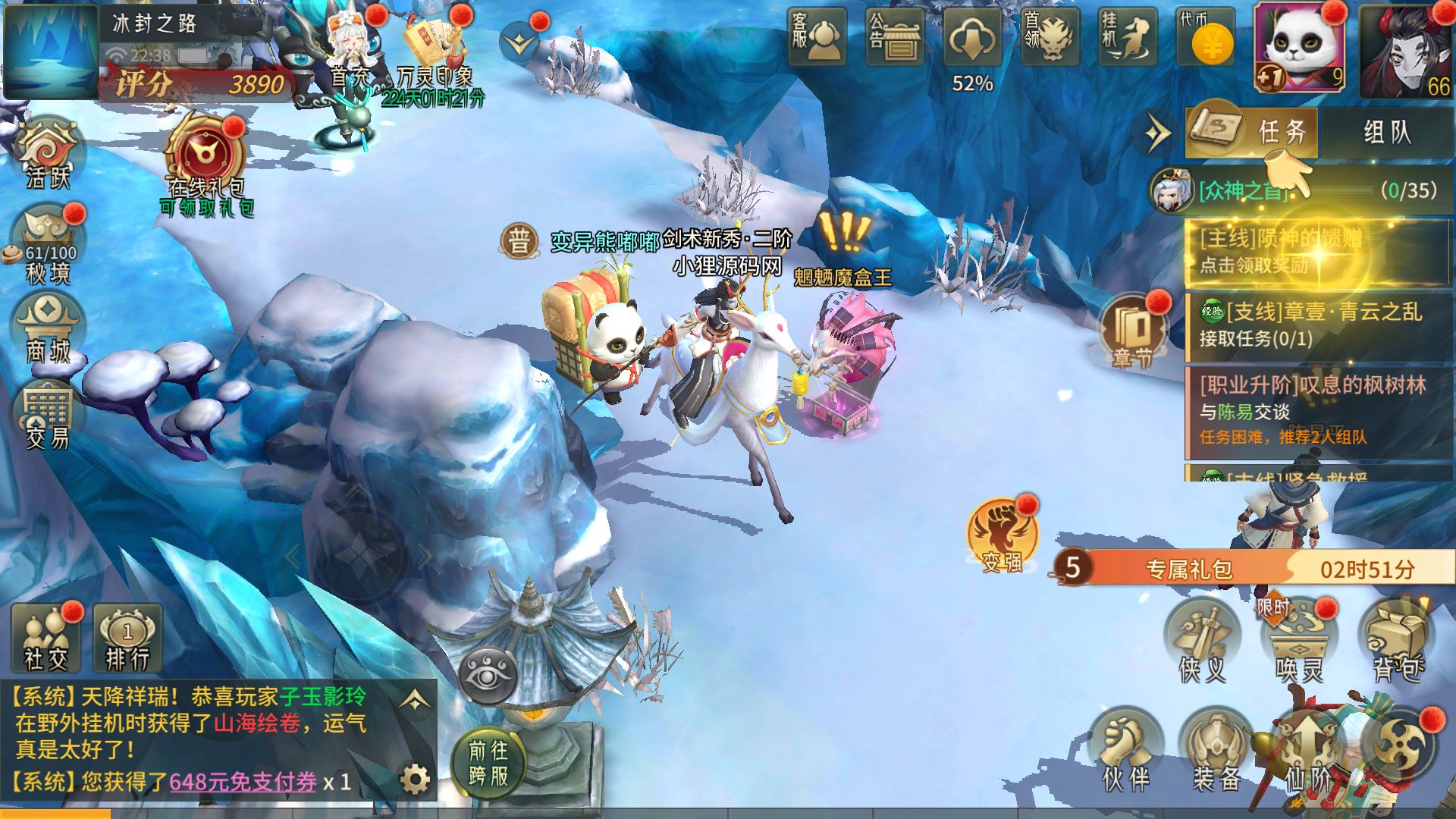This screenshot has height=819, width=1456.
Task: Open the 变强 power-up menu
Action: (x=1002, y=536)
